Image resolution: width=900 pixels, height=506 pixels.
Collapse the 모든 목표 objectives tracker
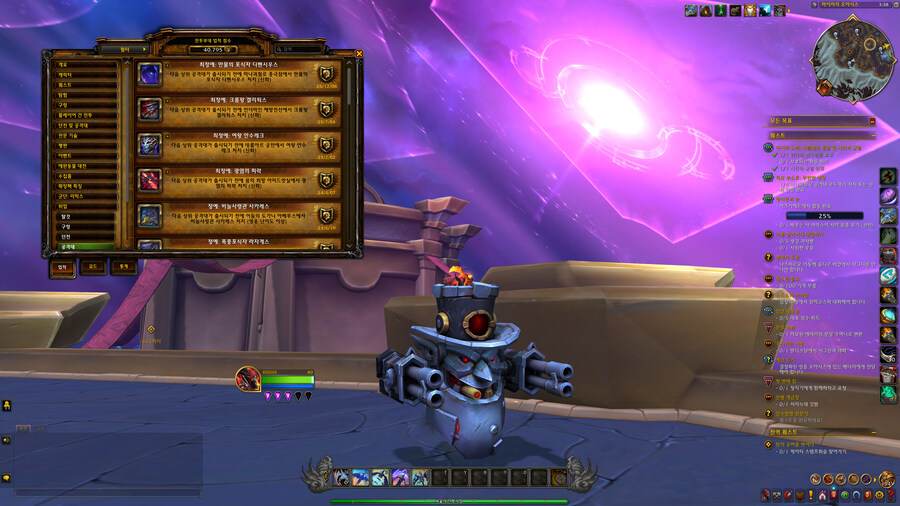point(872,121)
